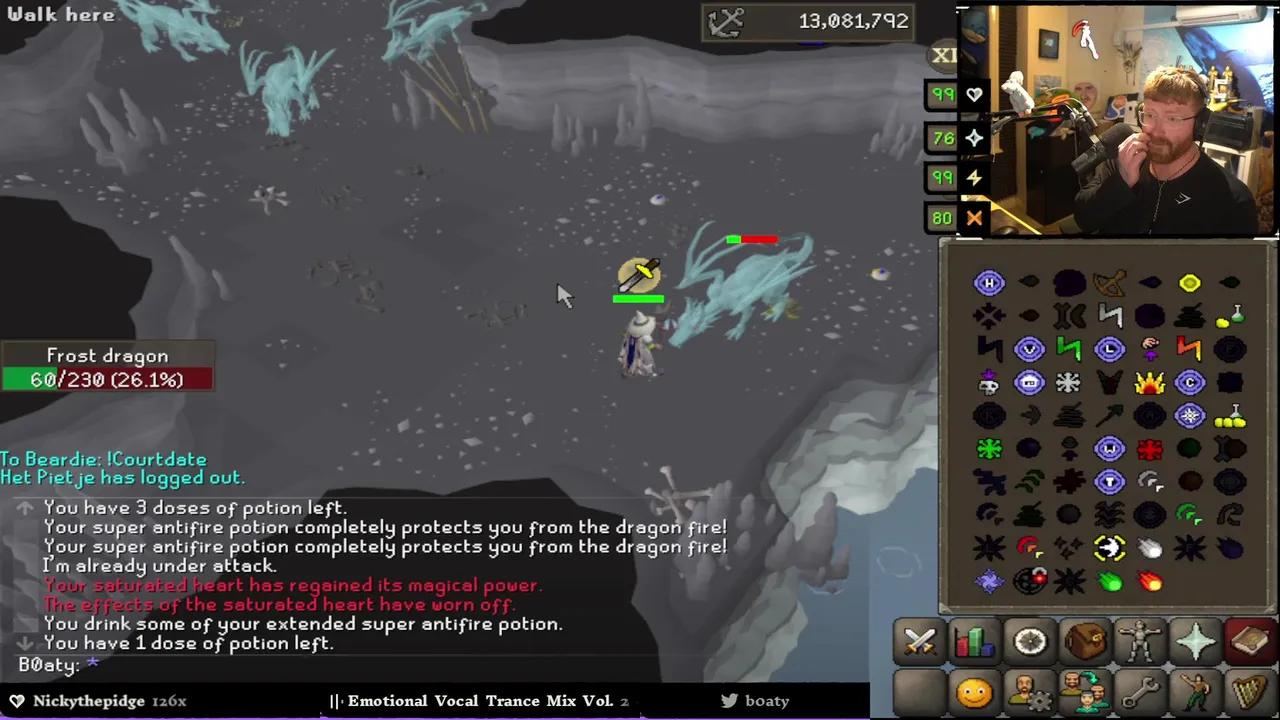Toggle run on the energy orb
This screenshot has height=720, width=1280.
974,178
